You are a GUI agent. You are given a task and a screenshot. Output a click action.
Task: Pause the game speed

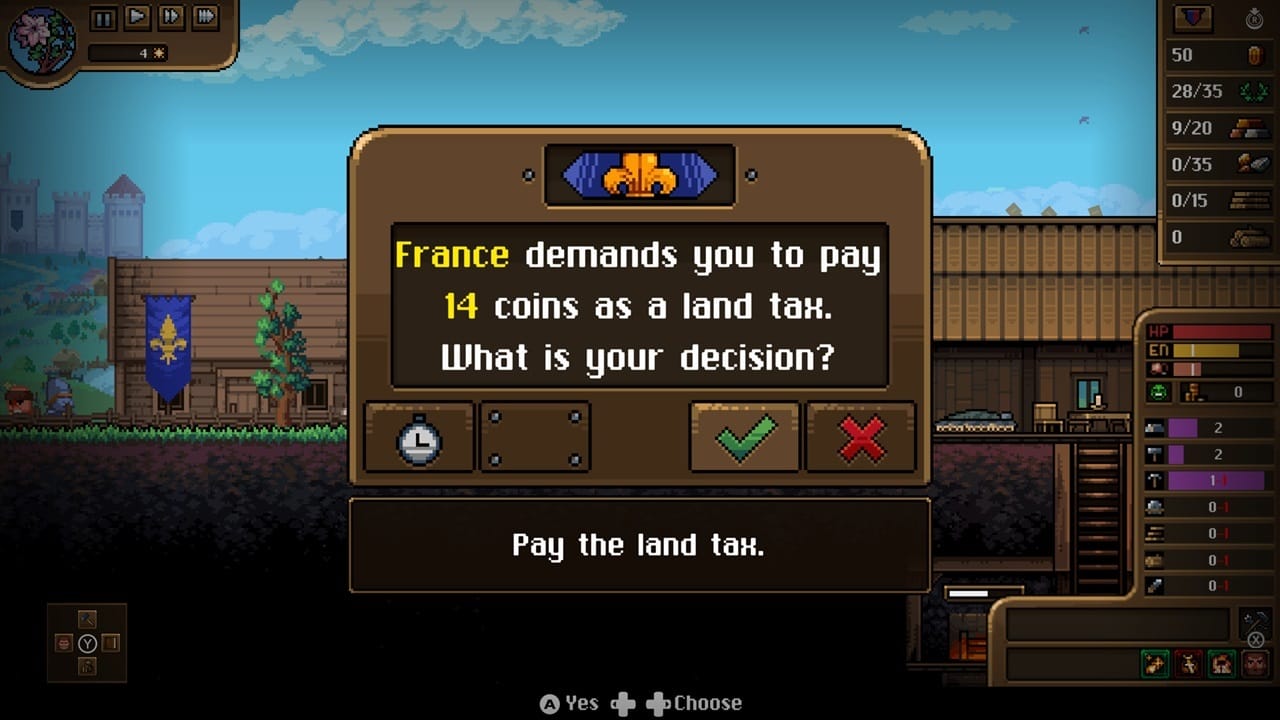(103, 17)
